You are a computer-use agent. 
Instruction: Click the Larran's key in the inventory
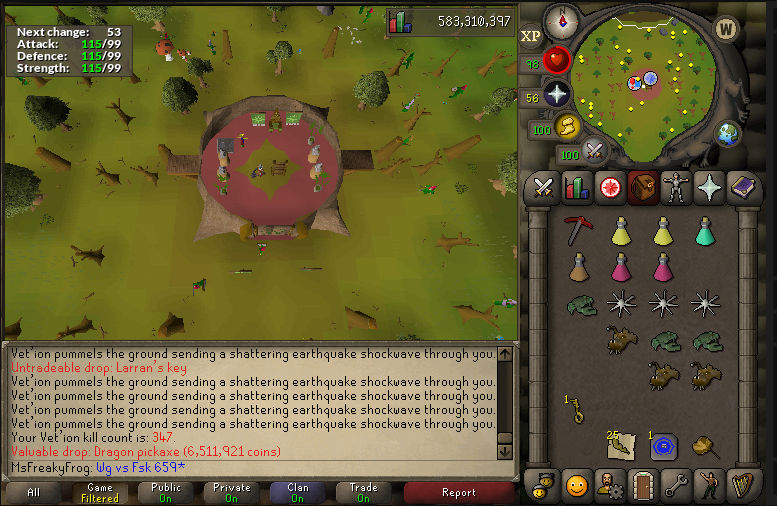point(575,410)
